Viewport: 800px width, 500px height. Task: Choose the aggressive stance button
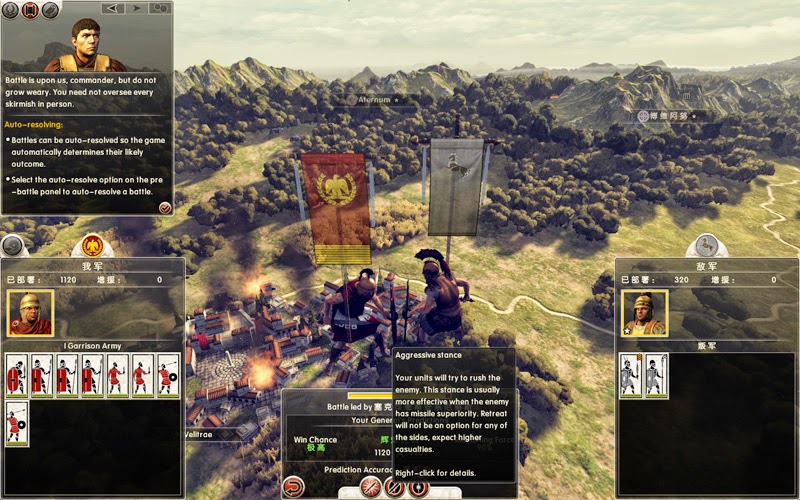pyautogui.click(x=372, y=488)
